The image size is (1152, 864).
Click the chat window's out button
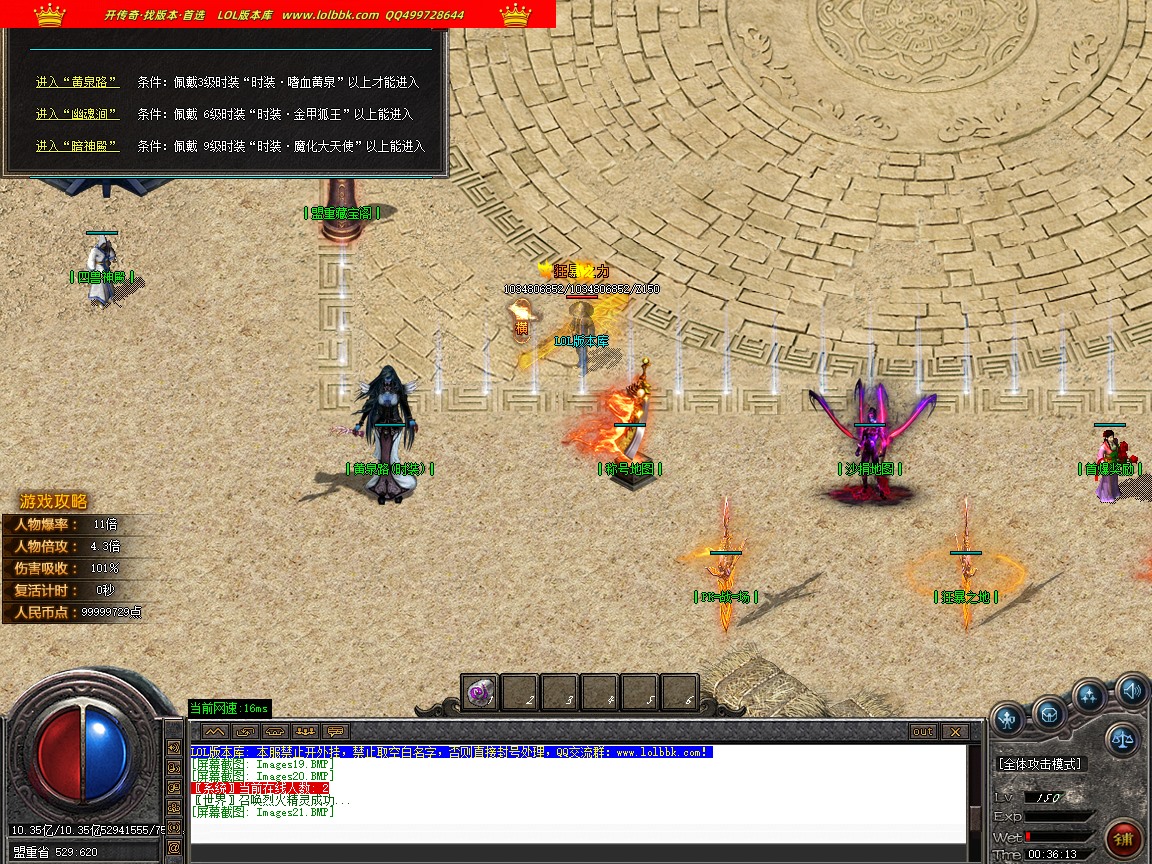click(x=923, y=732)
